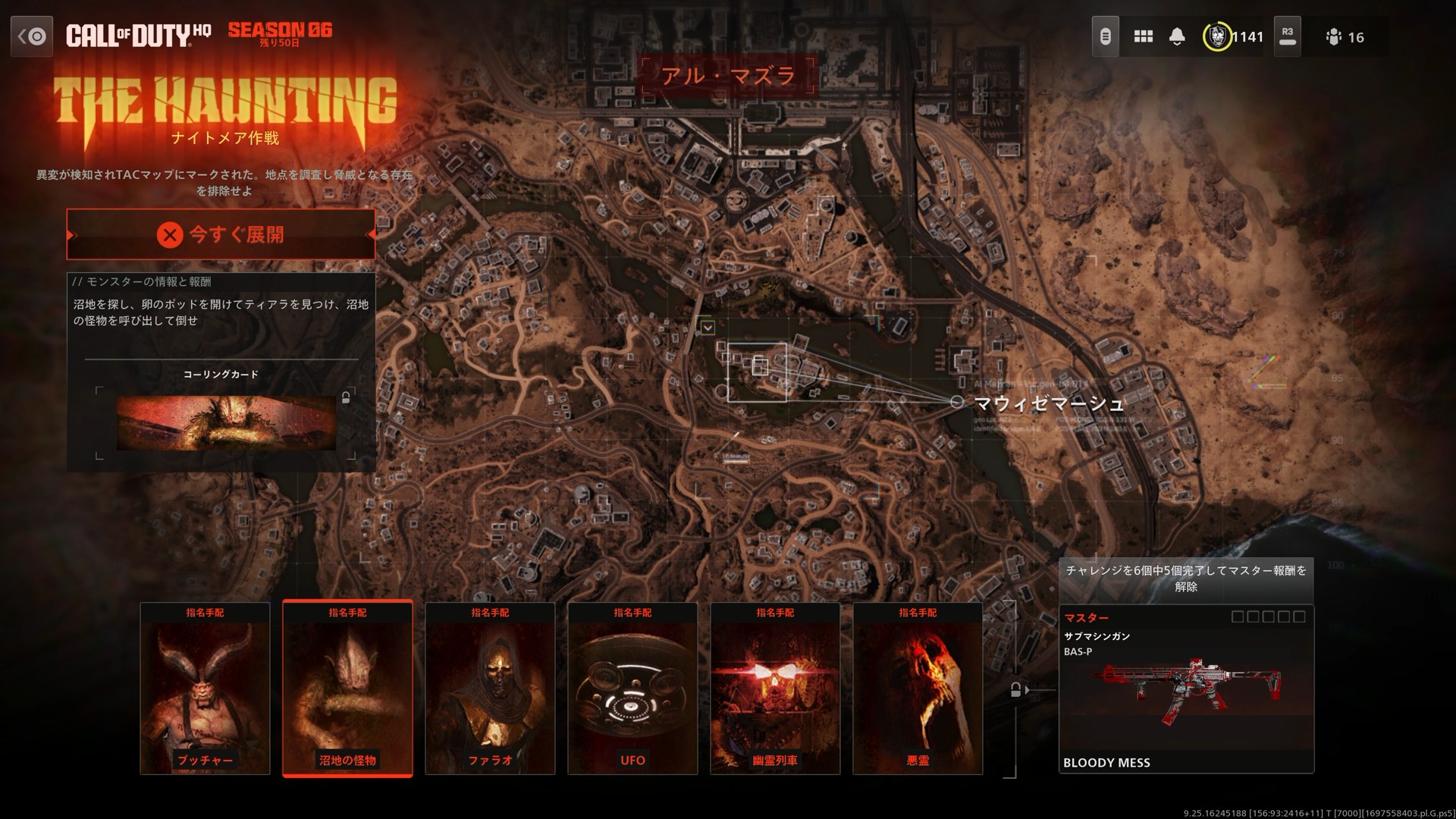1456x819 pixels.
Task: Open the notifications bell menu
Action: tap(1178, 36)
